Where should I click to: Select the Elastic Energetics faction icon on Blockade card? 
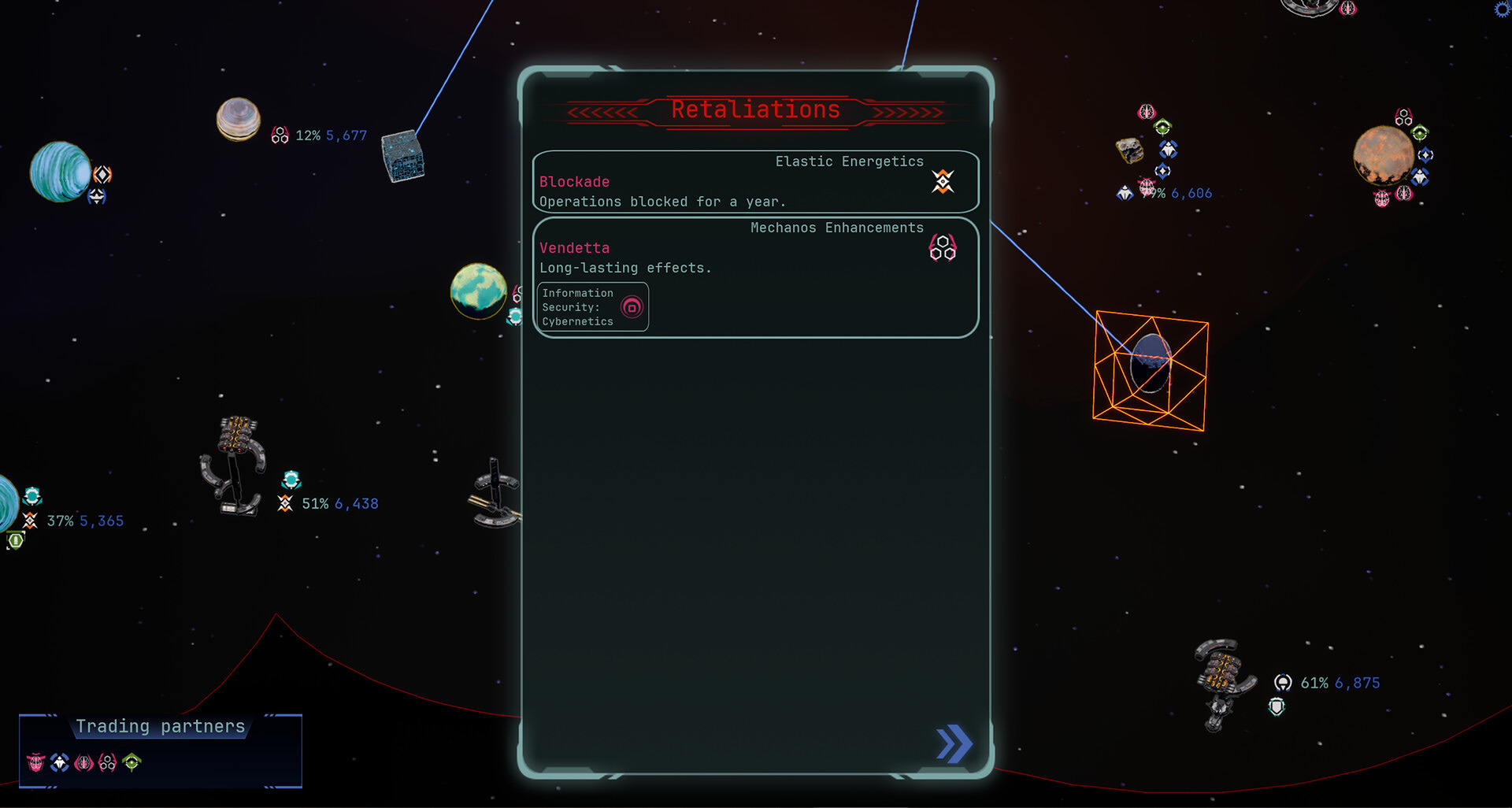click(942, 182)
